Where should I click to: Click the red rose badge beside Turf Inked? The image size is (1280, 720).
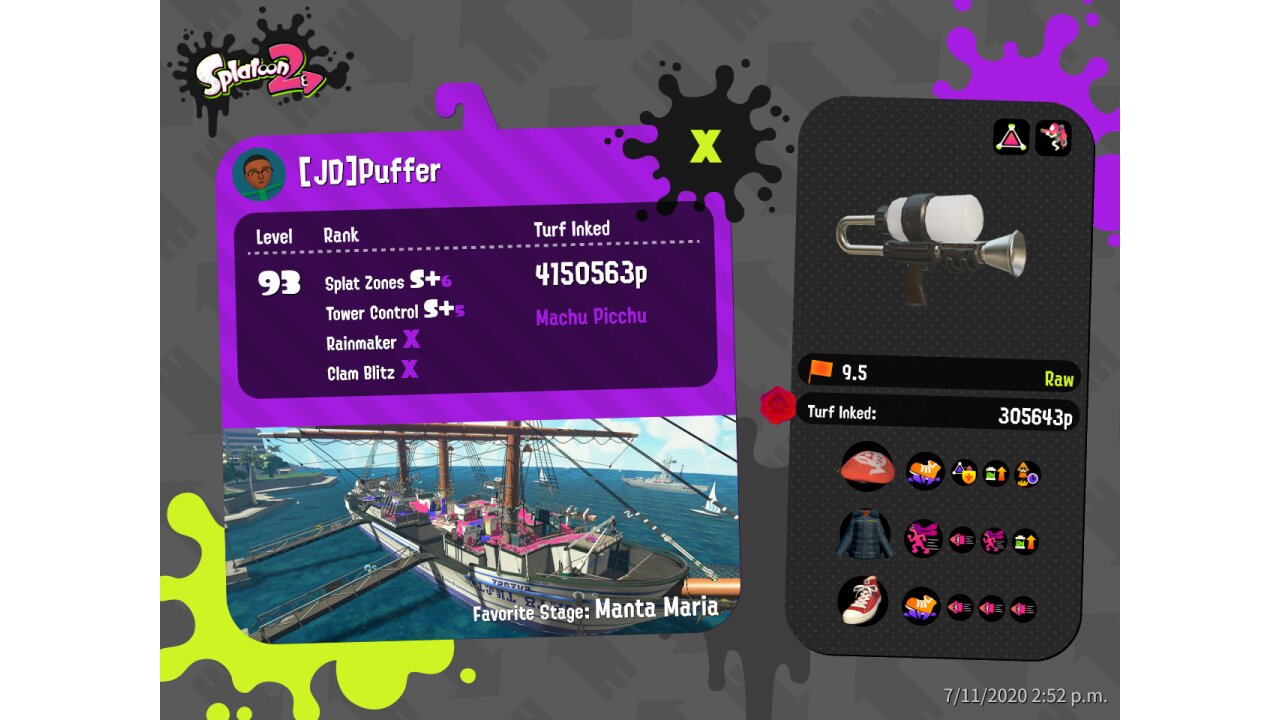click(777, 406)
